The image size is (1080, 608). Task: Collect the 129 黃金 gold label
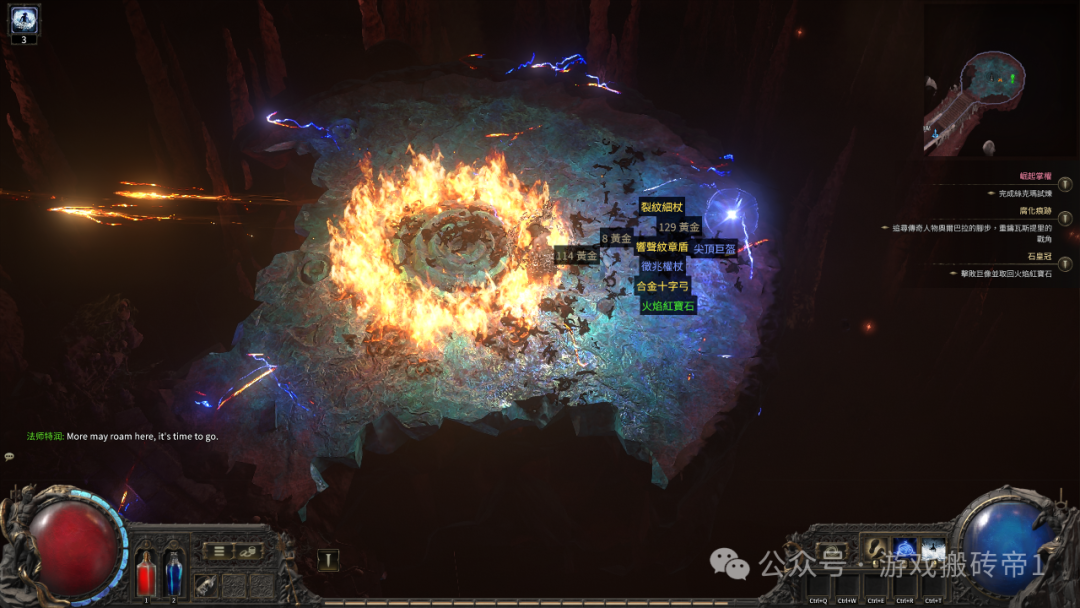point(679,227)
